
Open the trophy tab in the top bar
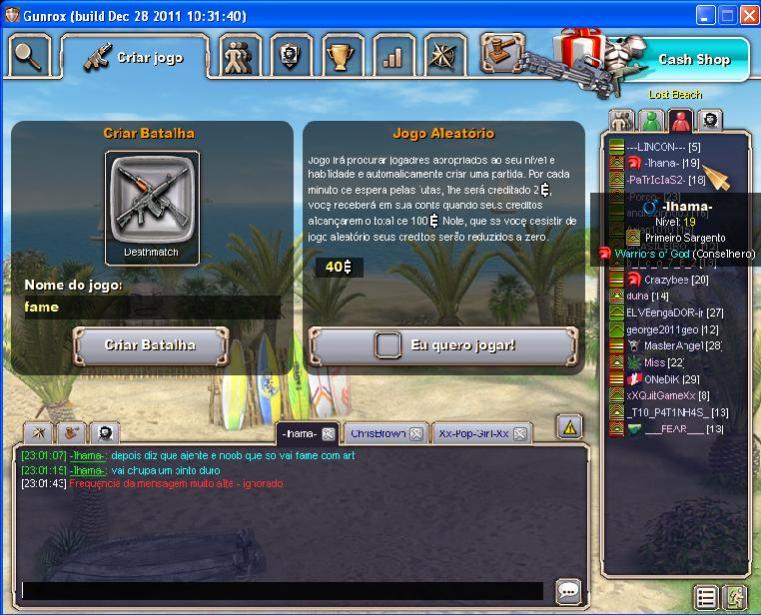tap(343, 56)
